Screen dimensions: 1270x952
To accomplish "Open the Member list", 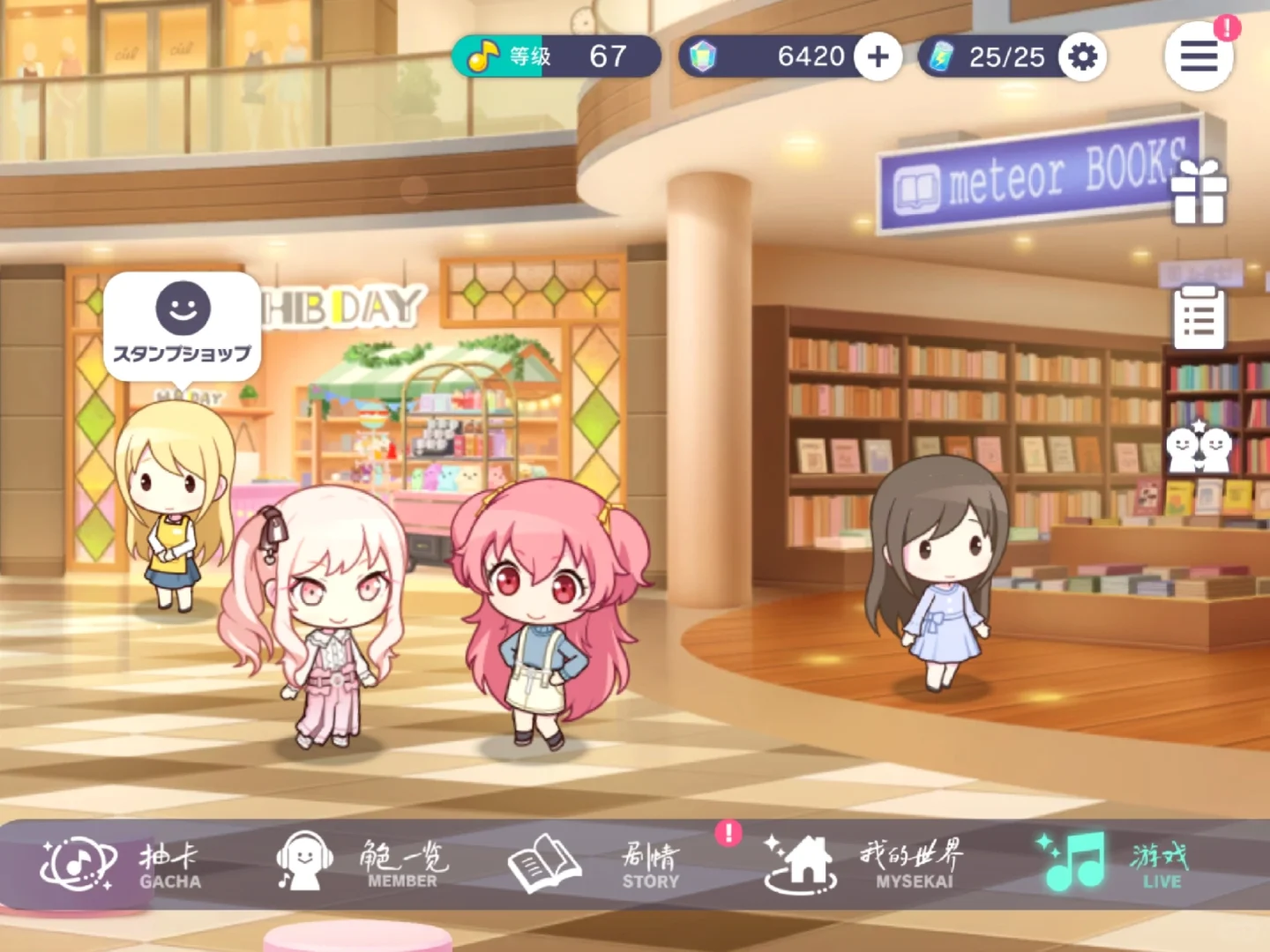I will pos(362,864).
